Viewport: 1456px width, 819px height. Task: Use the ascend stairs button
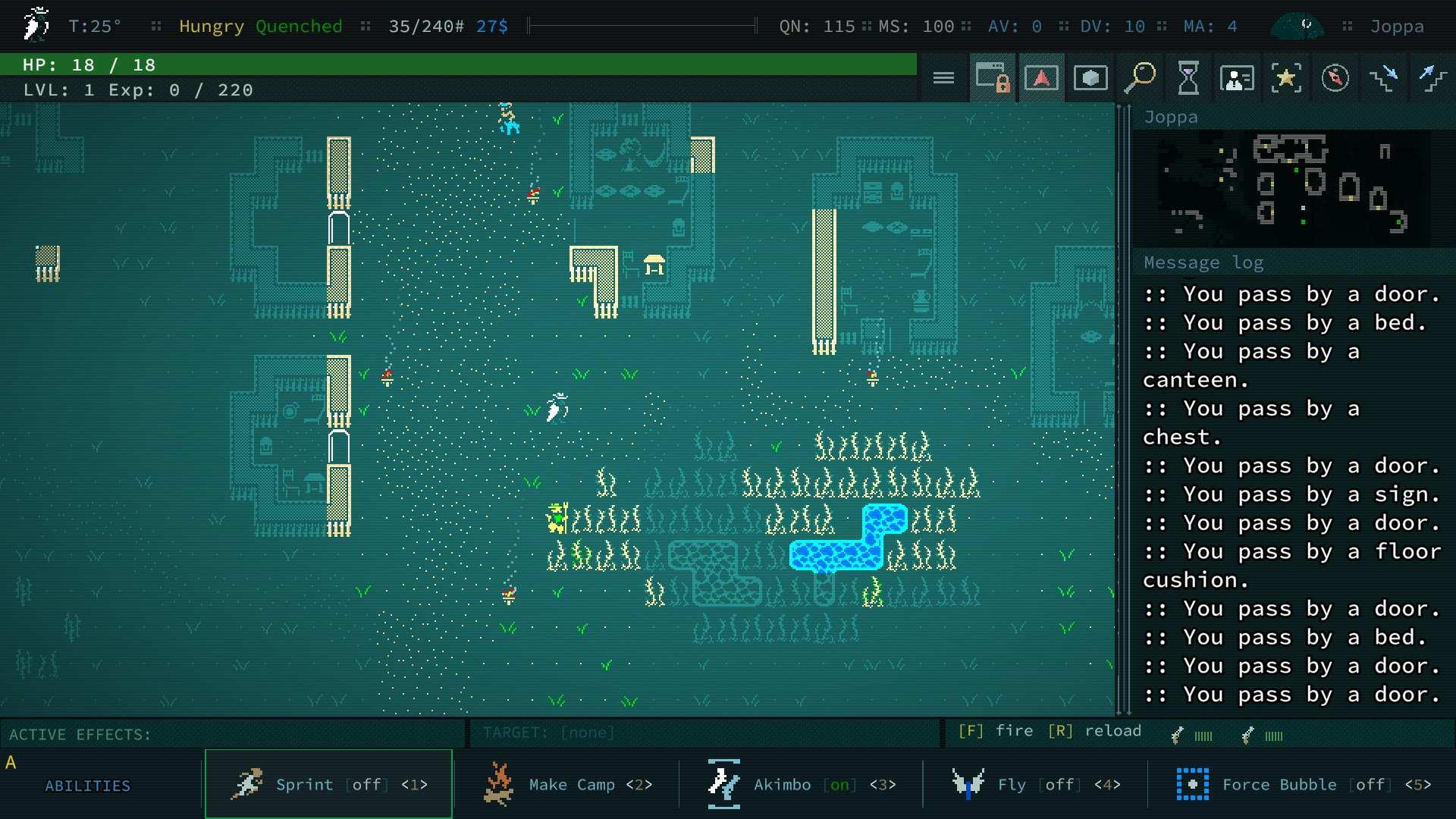(x=1432, y=78)
